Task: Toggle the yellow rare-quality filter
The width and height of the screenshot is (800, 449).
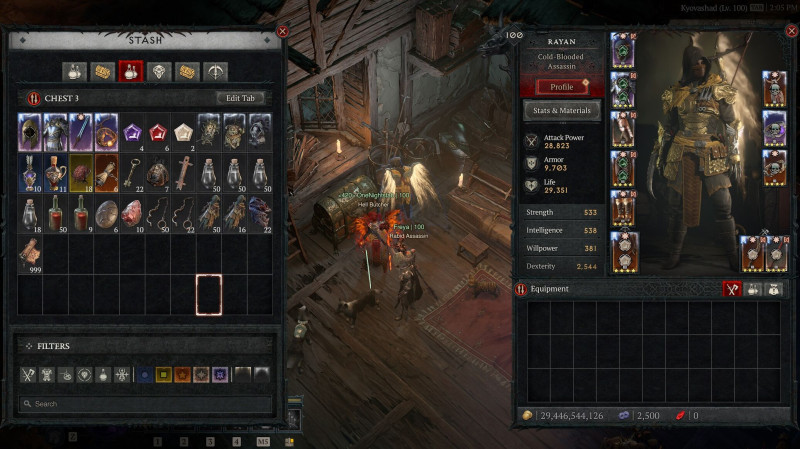Action: (x=164, y=375)
